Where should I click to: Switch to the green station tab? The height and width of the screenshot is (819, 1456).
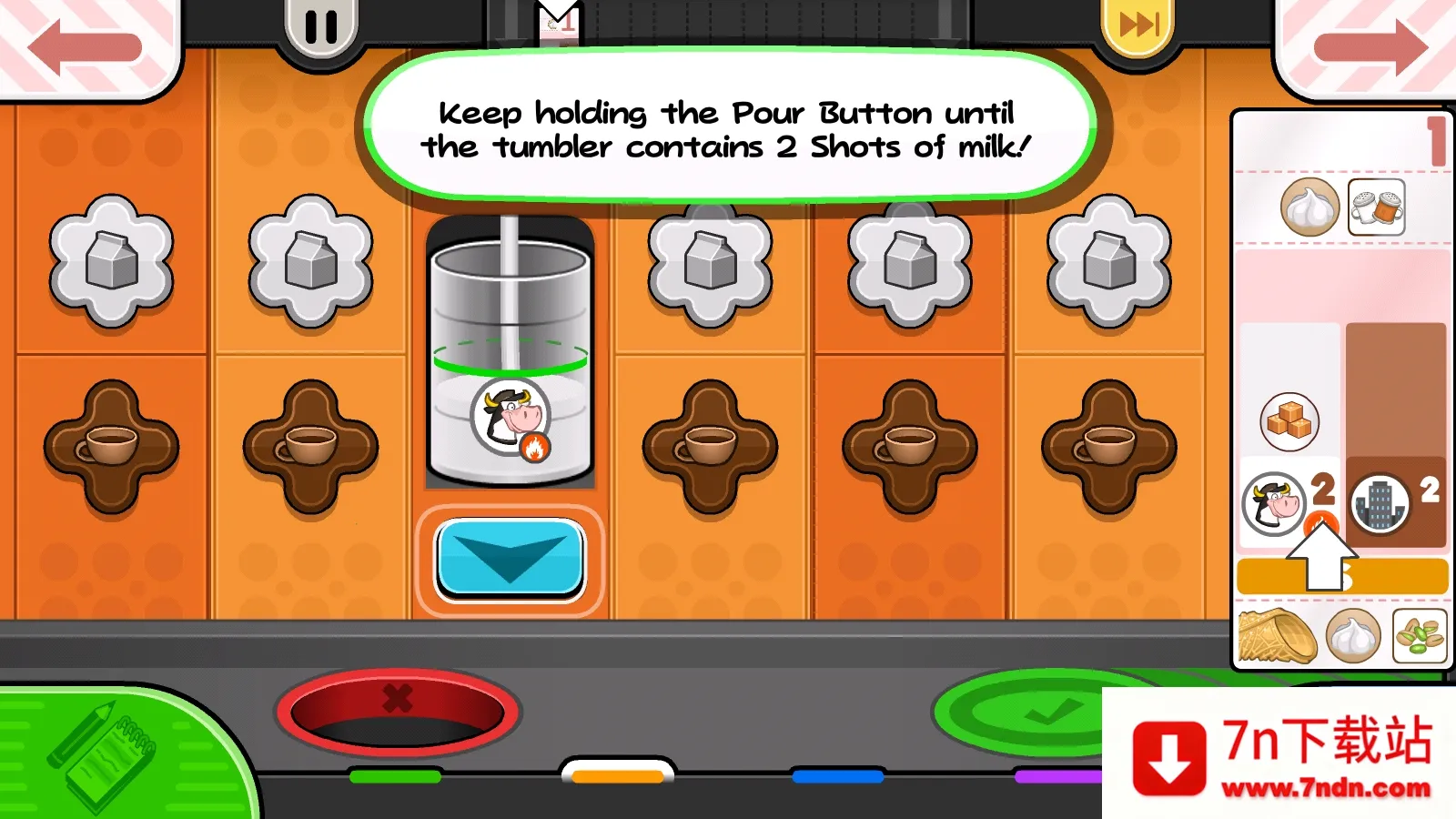coord(395,776)
